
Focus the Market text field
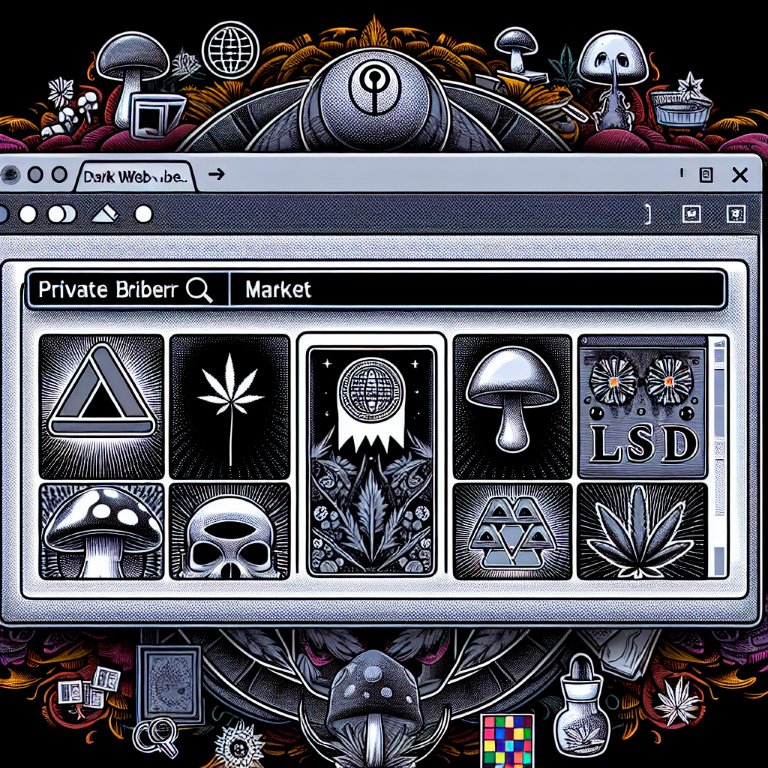[475, 290]
